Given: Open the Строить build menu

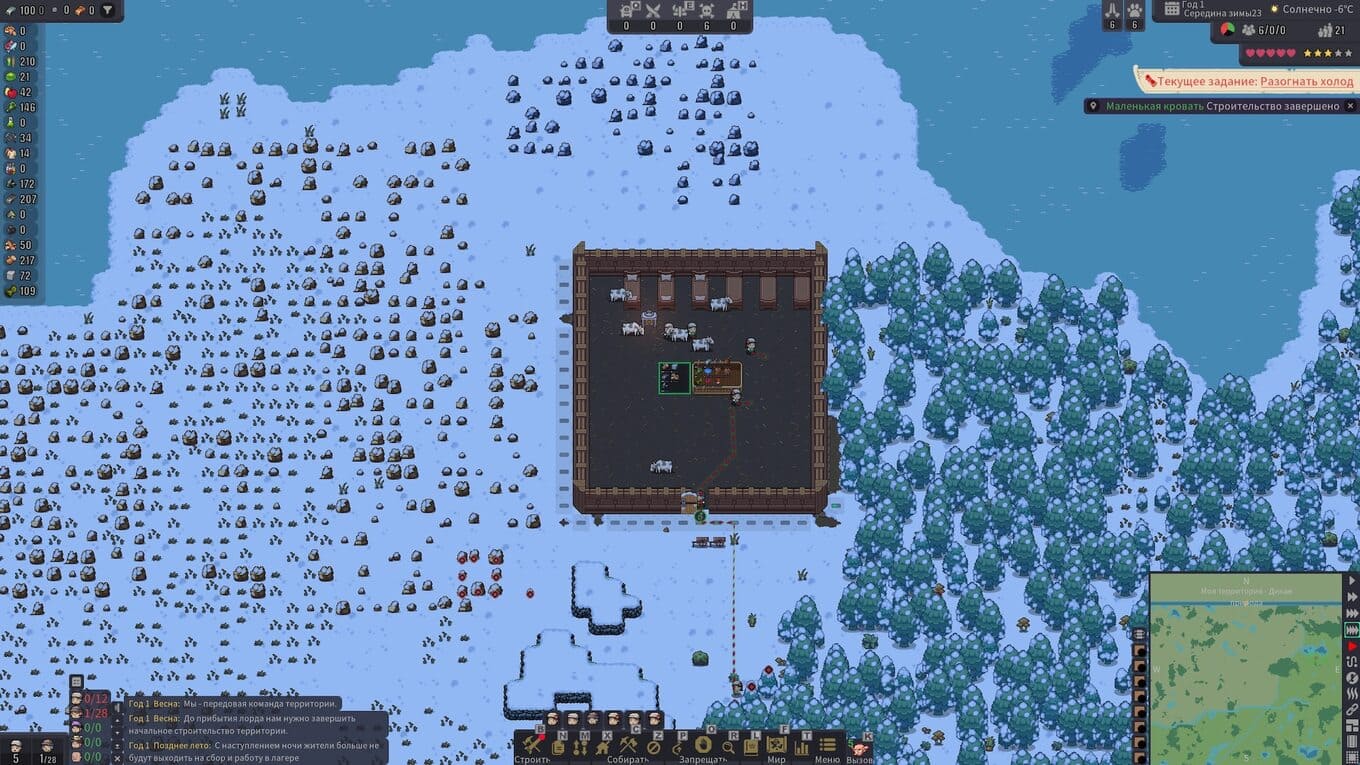Looking at the screenshot, I should coord(532,746).
